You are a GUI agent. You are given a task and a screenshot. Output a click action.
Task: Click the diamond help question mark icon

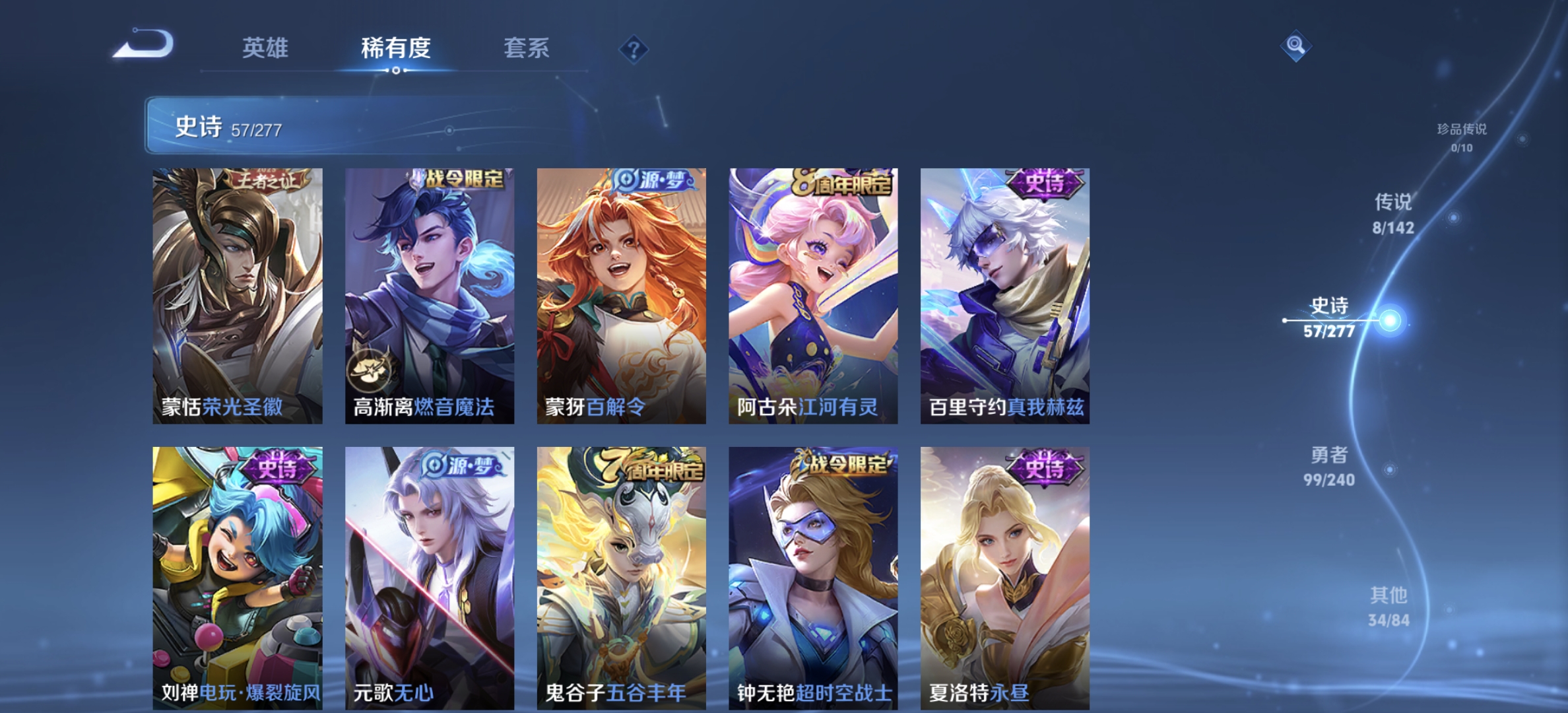click(633, 48)
